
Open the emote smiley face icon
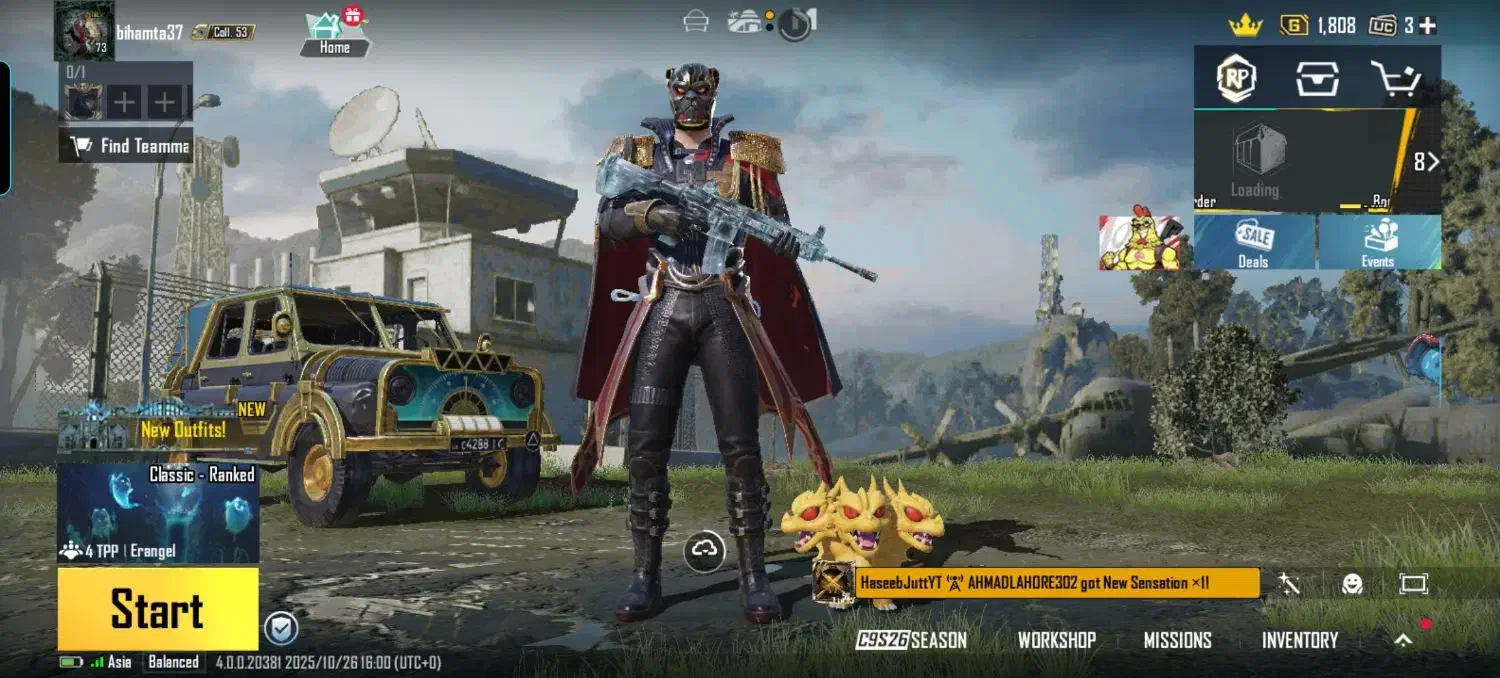tap(1352, 584)
